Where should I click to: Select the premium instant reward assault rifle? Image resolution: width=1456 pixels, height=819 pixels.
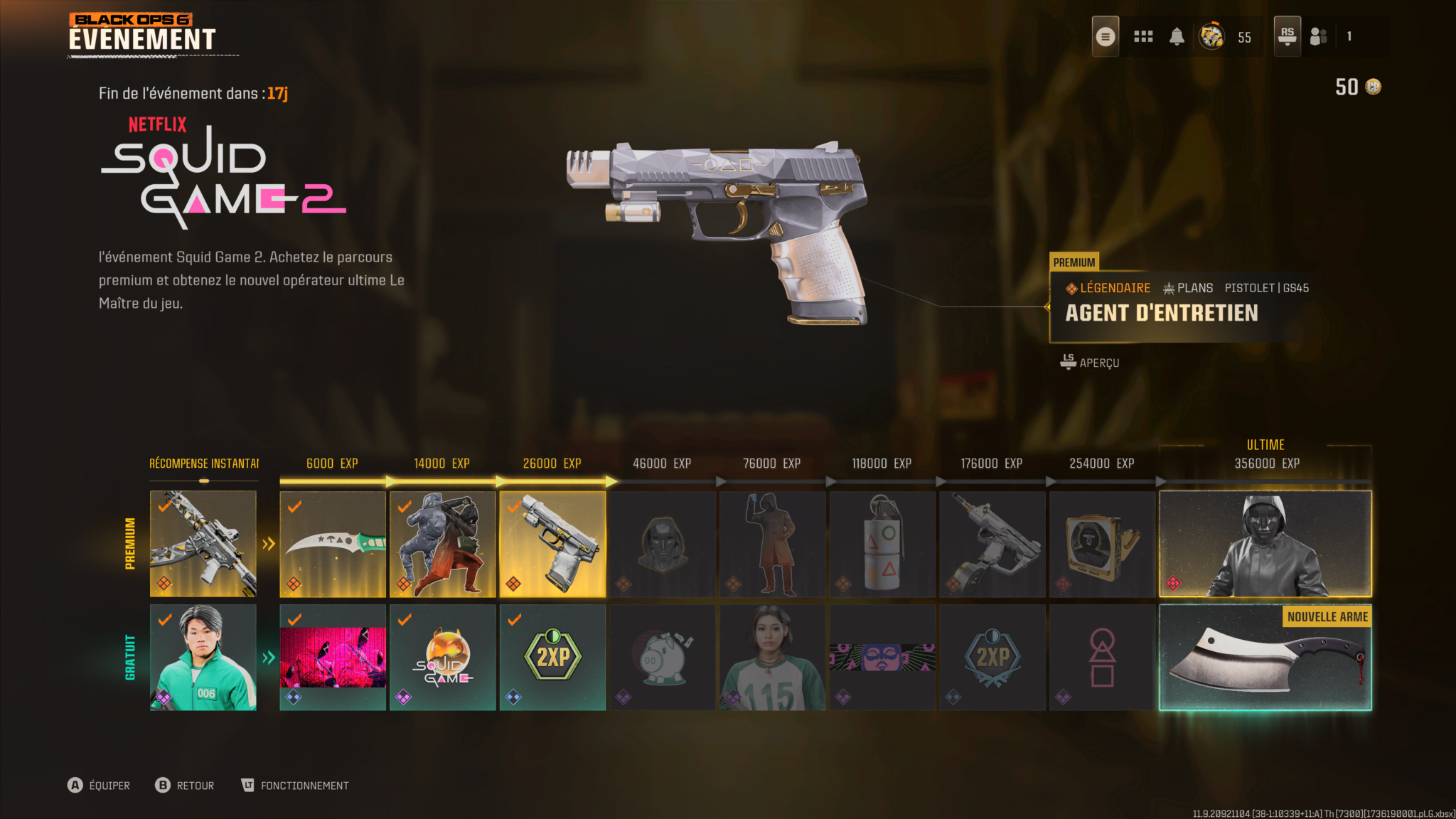(203, 544)
